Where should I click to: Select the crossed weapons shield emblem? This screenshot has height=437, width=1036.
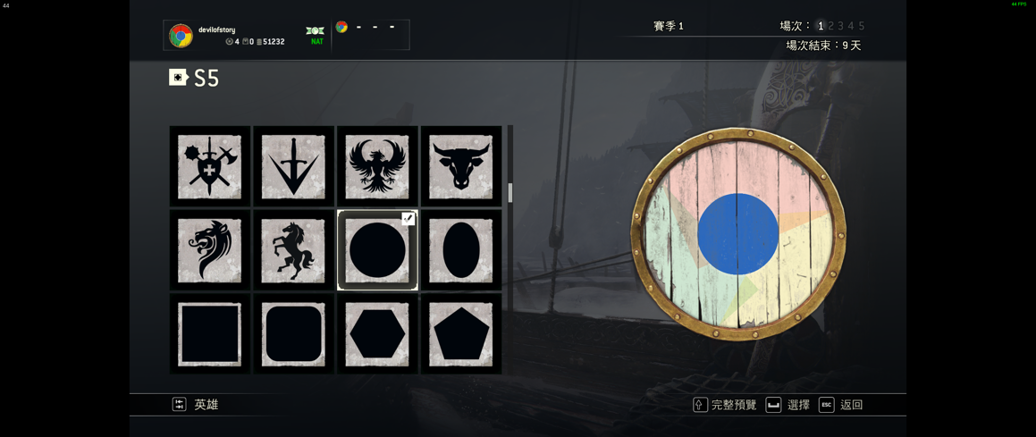[x=210, y=166]
